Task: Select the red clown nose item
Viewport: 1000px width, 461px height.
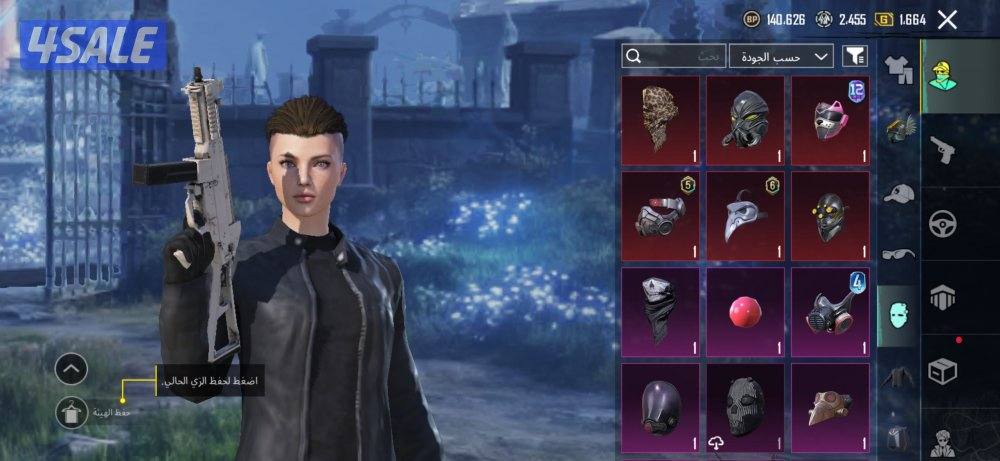Action: (x=745, y=311)
